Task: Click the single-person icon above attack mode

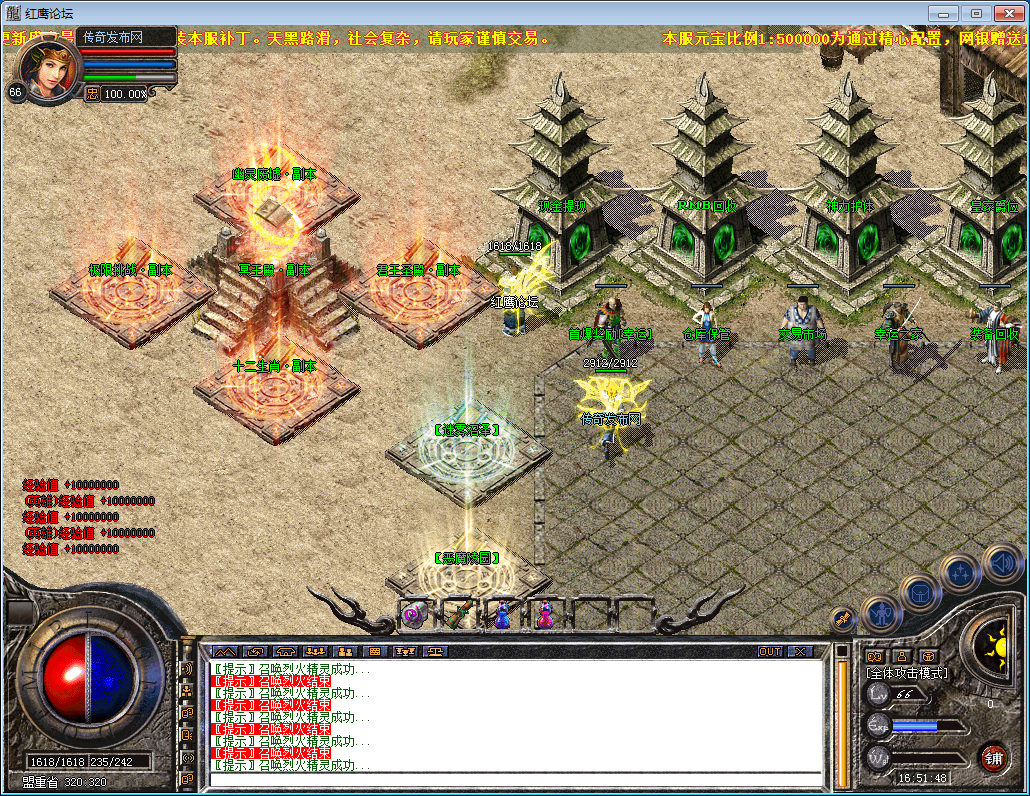Action: [x=901, y=656]
